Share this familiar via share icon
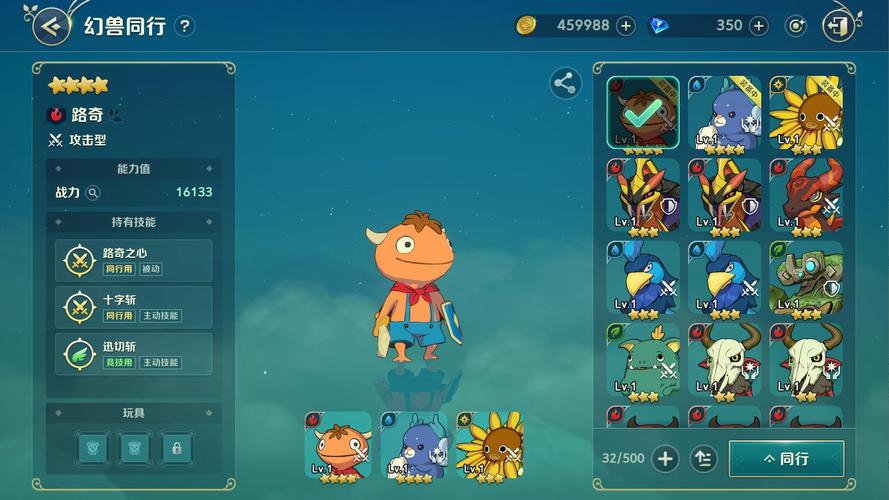The image size is (889, 500). pyautogui.click(x=565, y=84)
